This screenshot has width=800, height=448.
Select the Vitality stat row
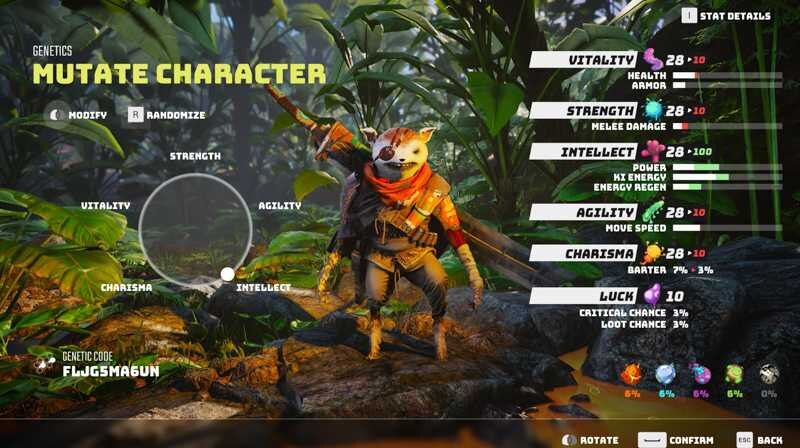coord(603,60)
